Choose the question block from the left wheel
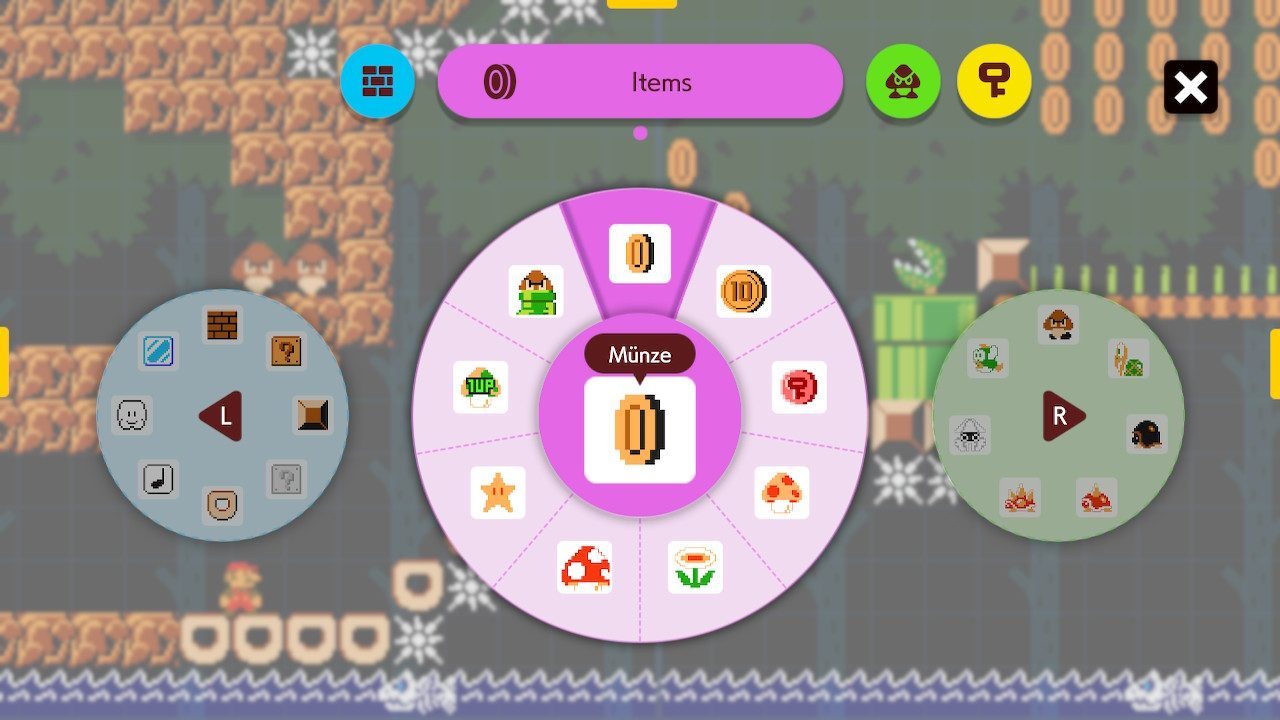This screenshot has width=1280, height=720. click(286, 351)
